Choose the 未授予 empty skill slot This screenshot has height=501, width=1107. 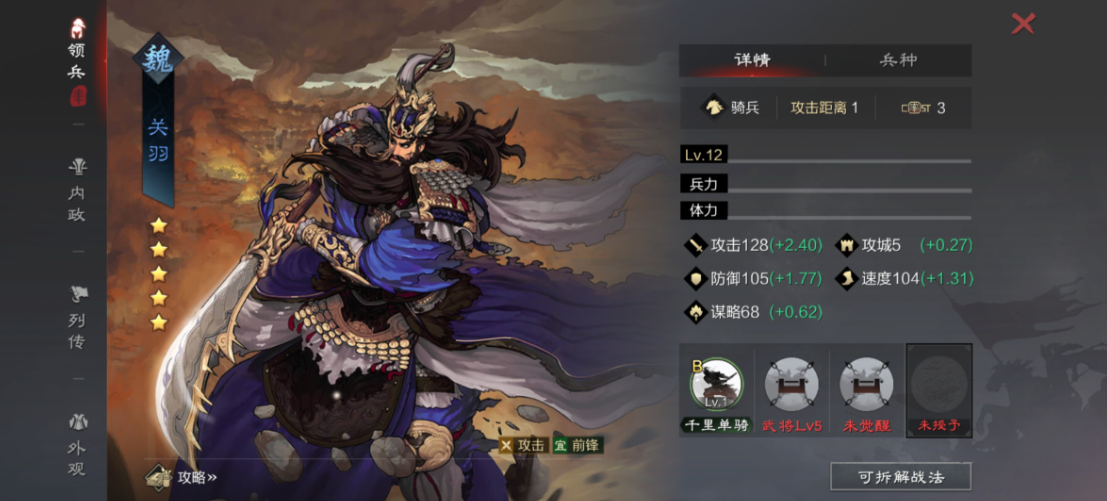pos(938,392)
